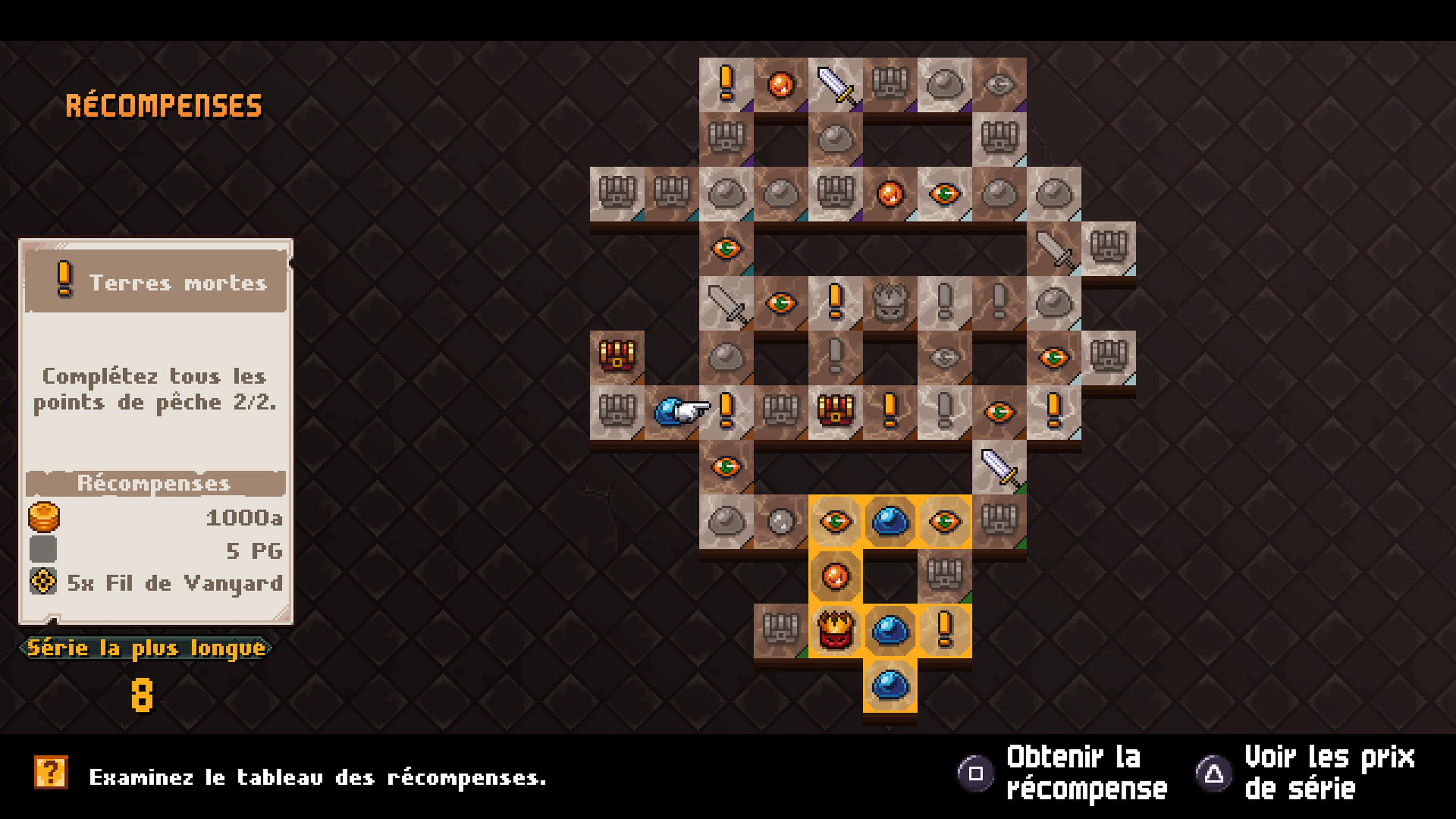Choose the gray stone monster face tile

pyautogui.click(x=890, y=303)
